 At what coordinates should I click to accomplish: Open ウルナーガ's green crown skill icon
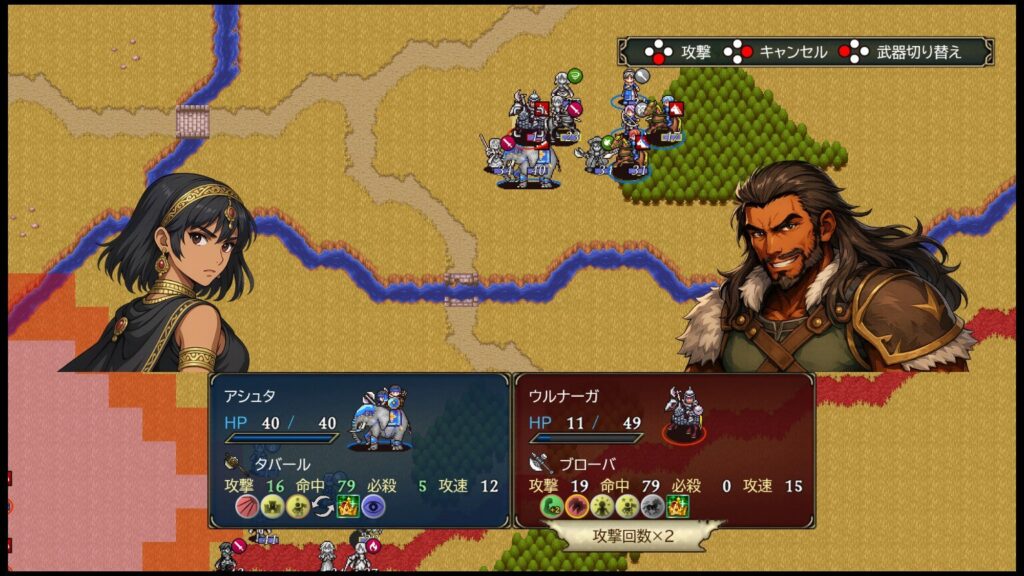click(x=679, y=507)
